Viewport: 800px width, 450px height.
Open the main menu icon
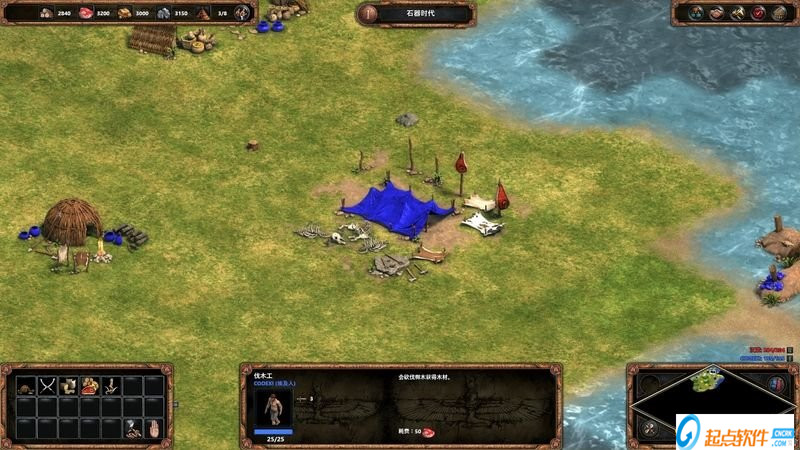[x=779, y=13]
